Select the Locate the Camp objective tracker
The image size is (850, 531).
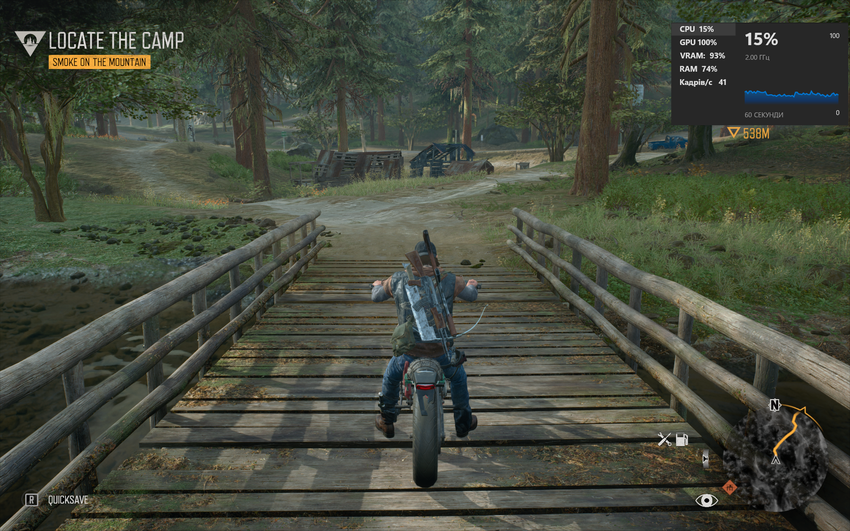pos(115,41)
